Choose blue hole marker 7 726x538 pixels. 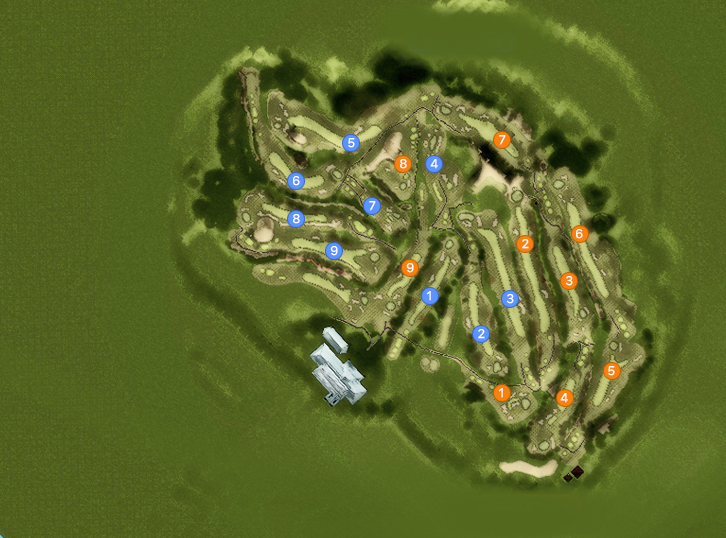click(x=372, y=206)
